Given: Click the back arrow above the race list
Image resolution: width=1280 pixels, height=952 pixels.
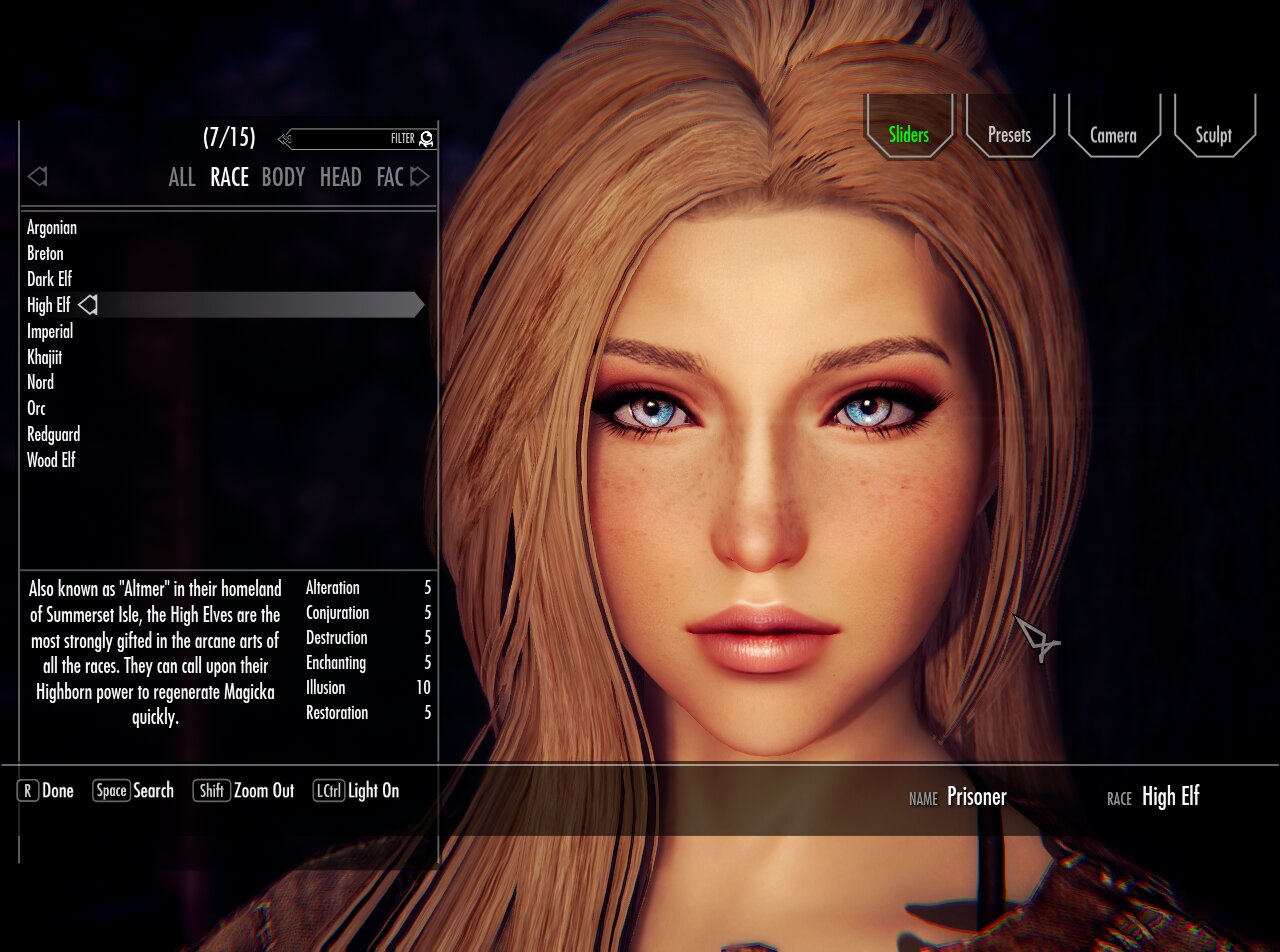Looking at the screenshot, I should click(x=38, y=176).
